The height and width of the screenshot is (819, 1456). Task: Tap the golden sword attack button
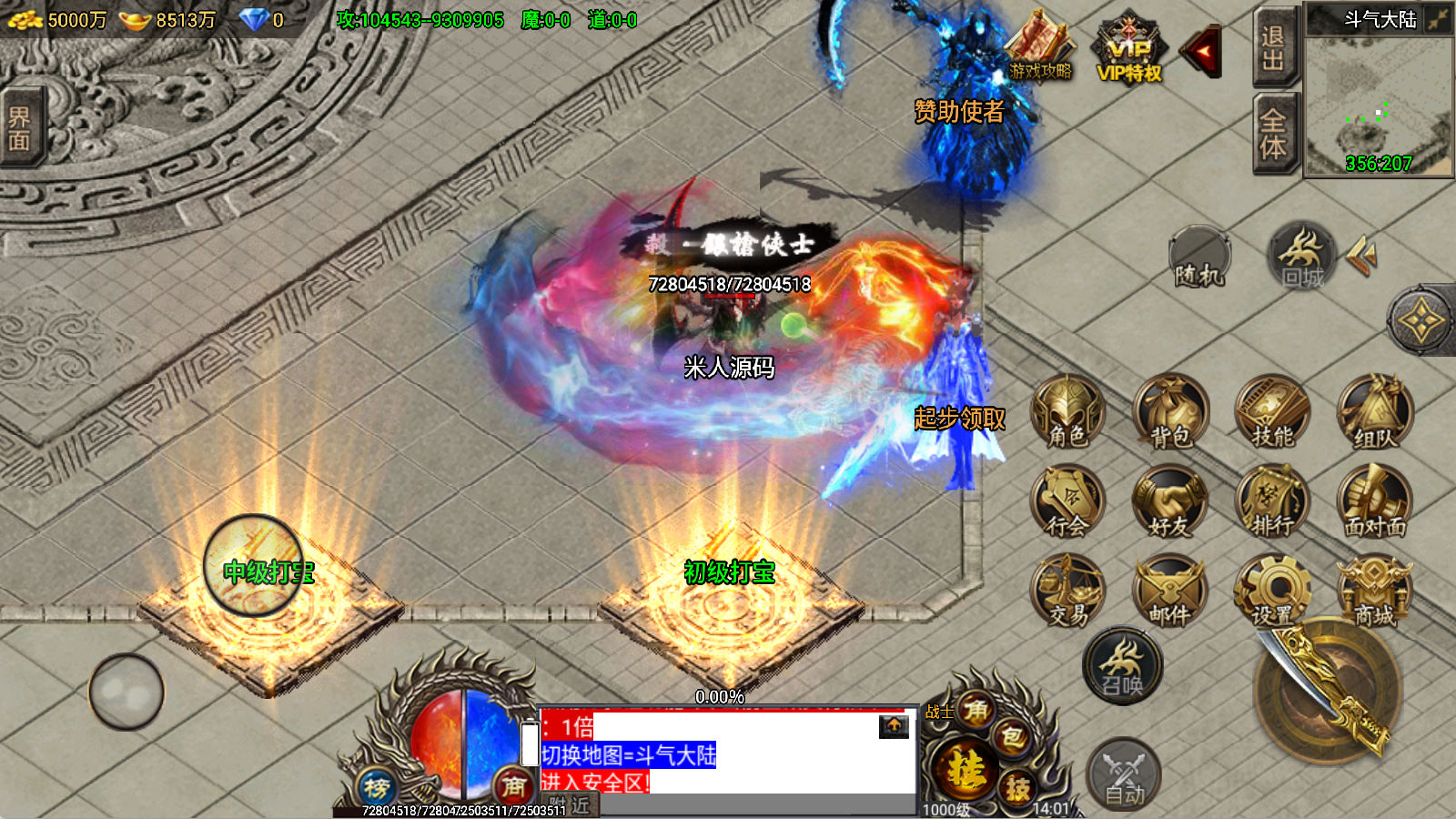click(1329, 692)
